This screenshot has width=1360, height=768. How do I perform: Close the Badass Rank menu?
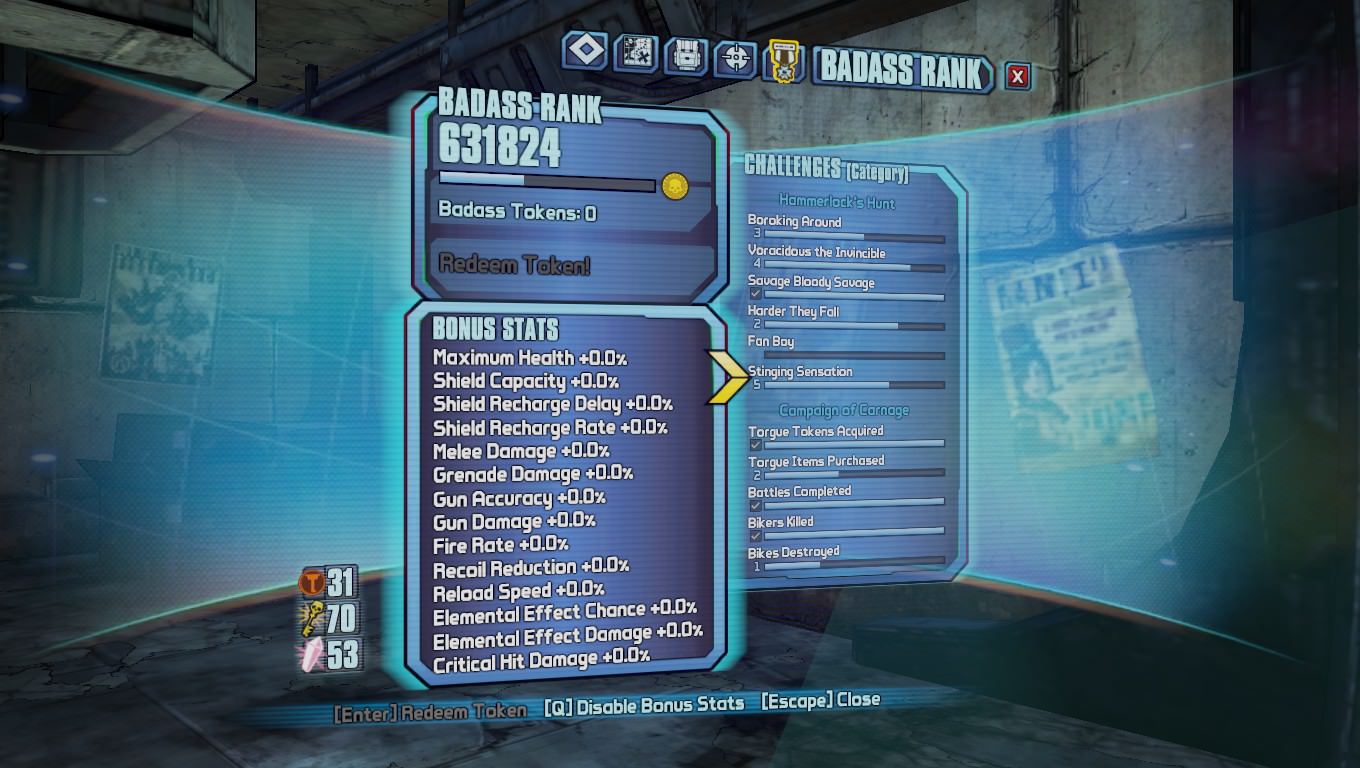tap(1017, 76)
